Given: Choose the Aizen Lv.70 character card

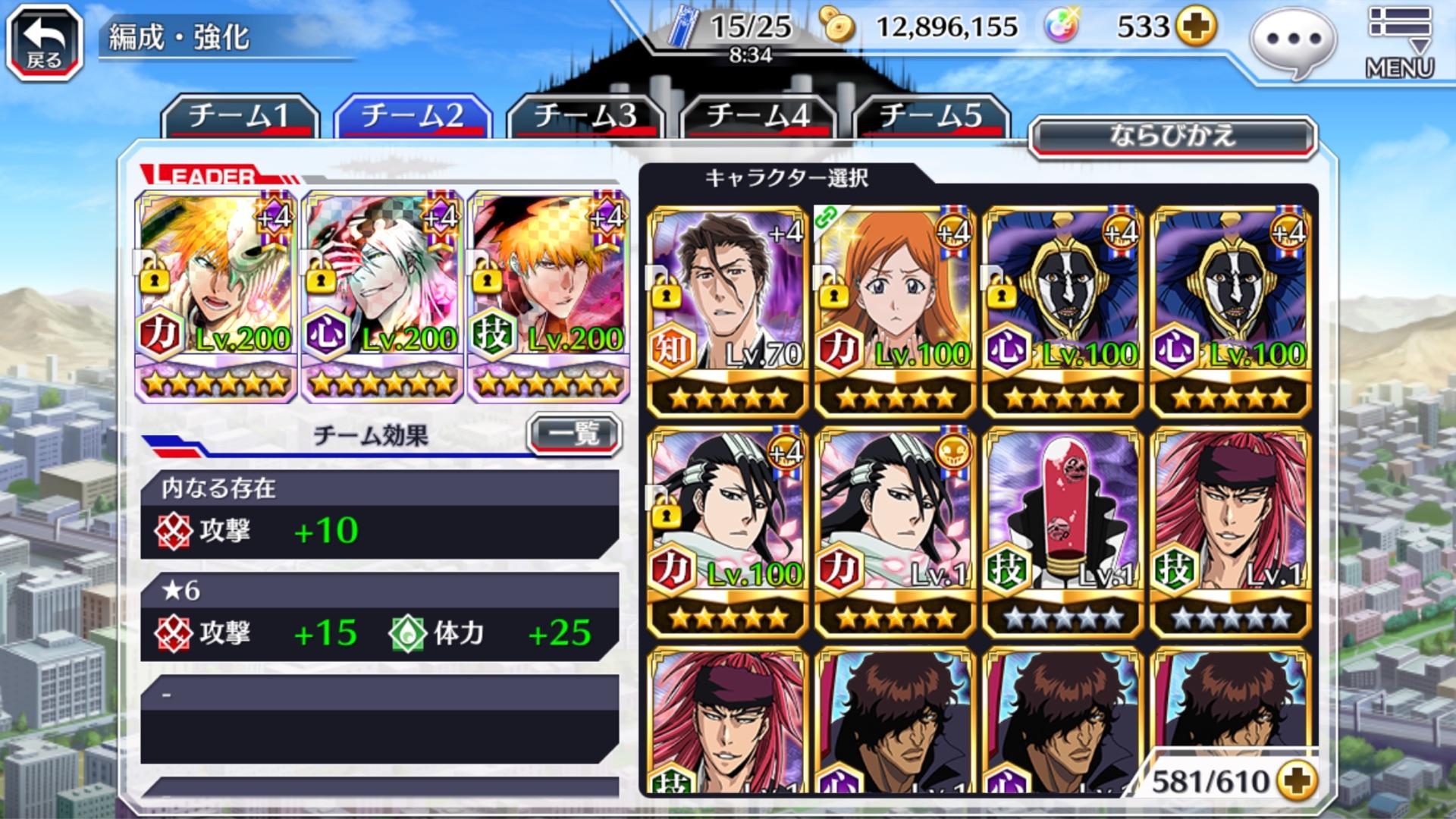Looking at the screenshot, I should point(728,311).
